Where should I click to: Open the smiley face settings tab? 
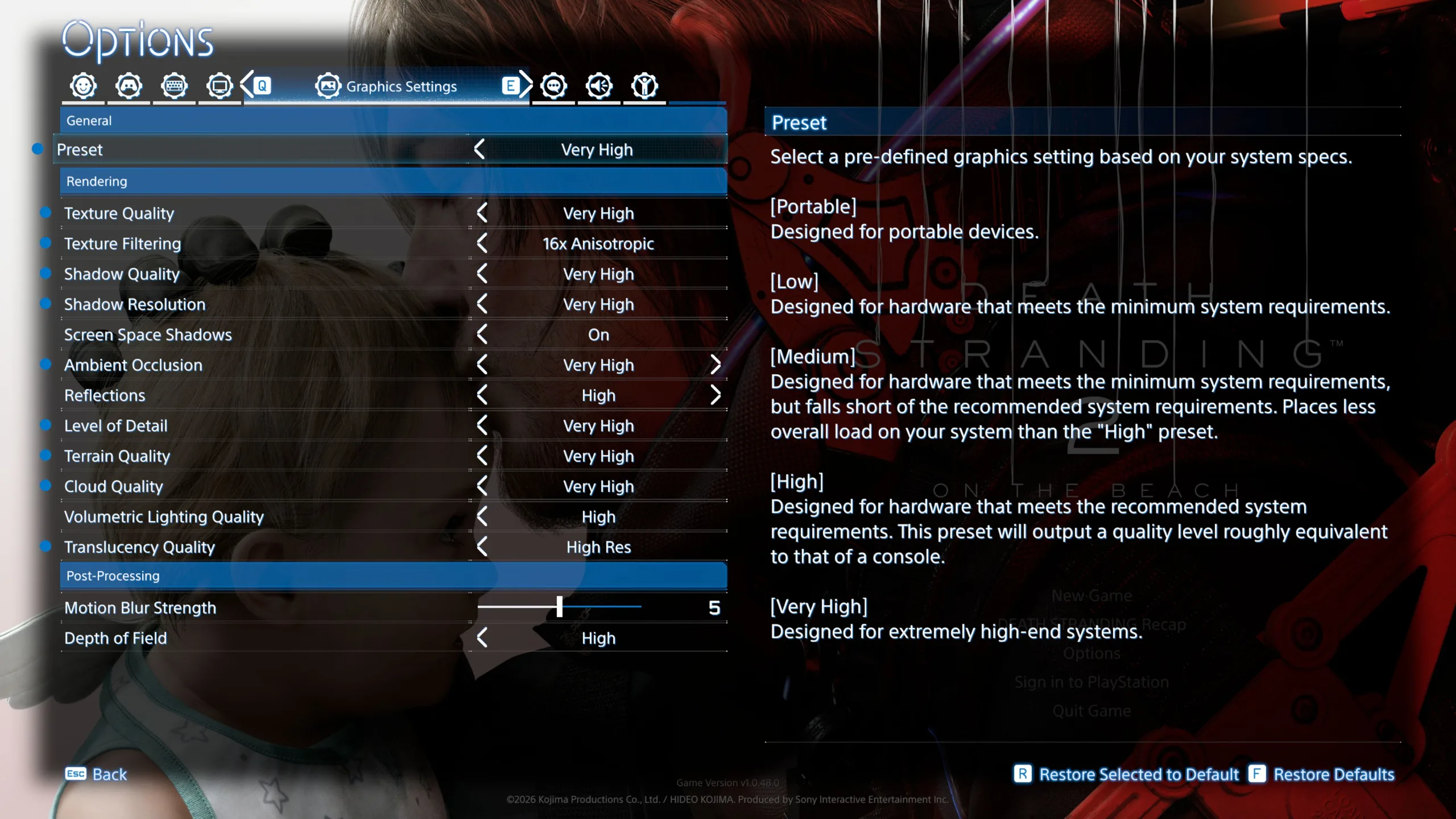coord(84,86)
